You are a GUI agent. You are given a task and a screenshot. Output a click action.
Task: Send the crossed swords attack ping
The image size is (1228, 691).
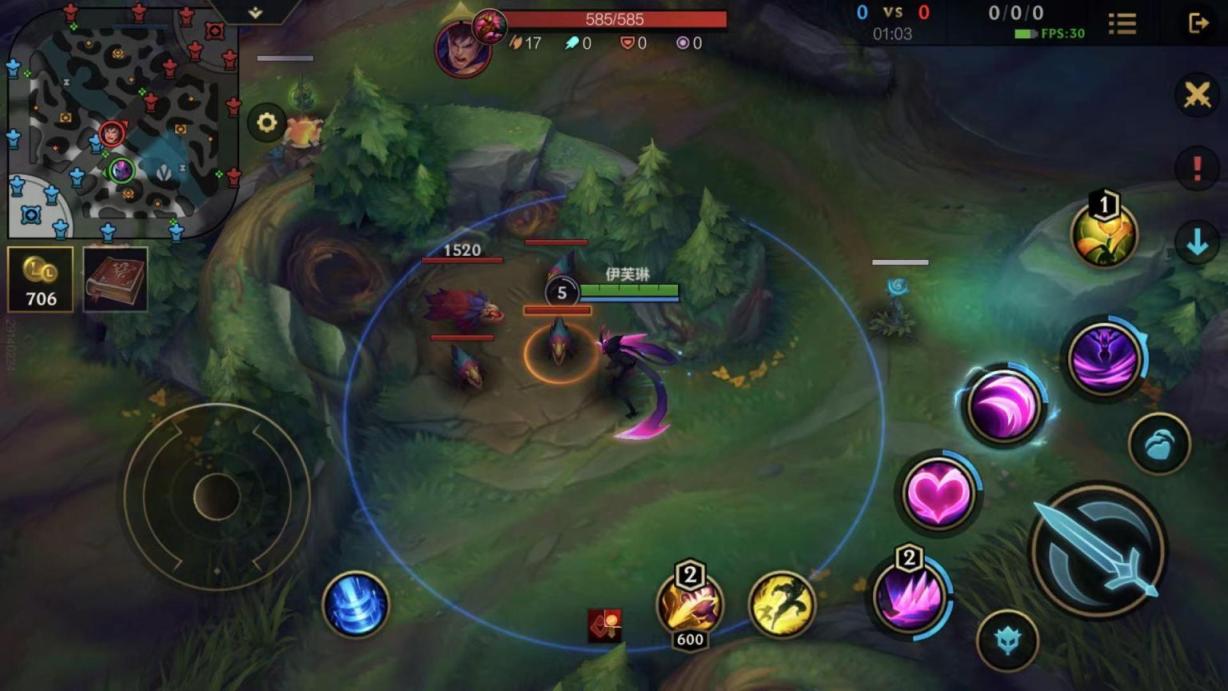tap(1197, 96)
